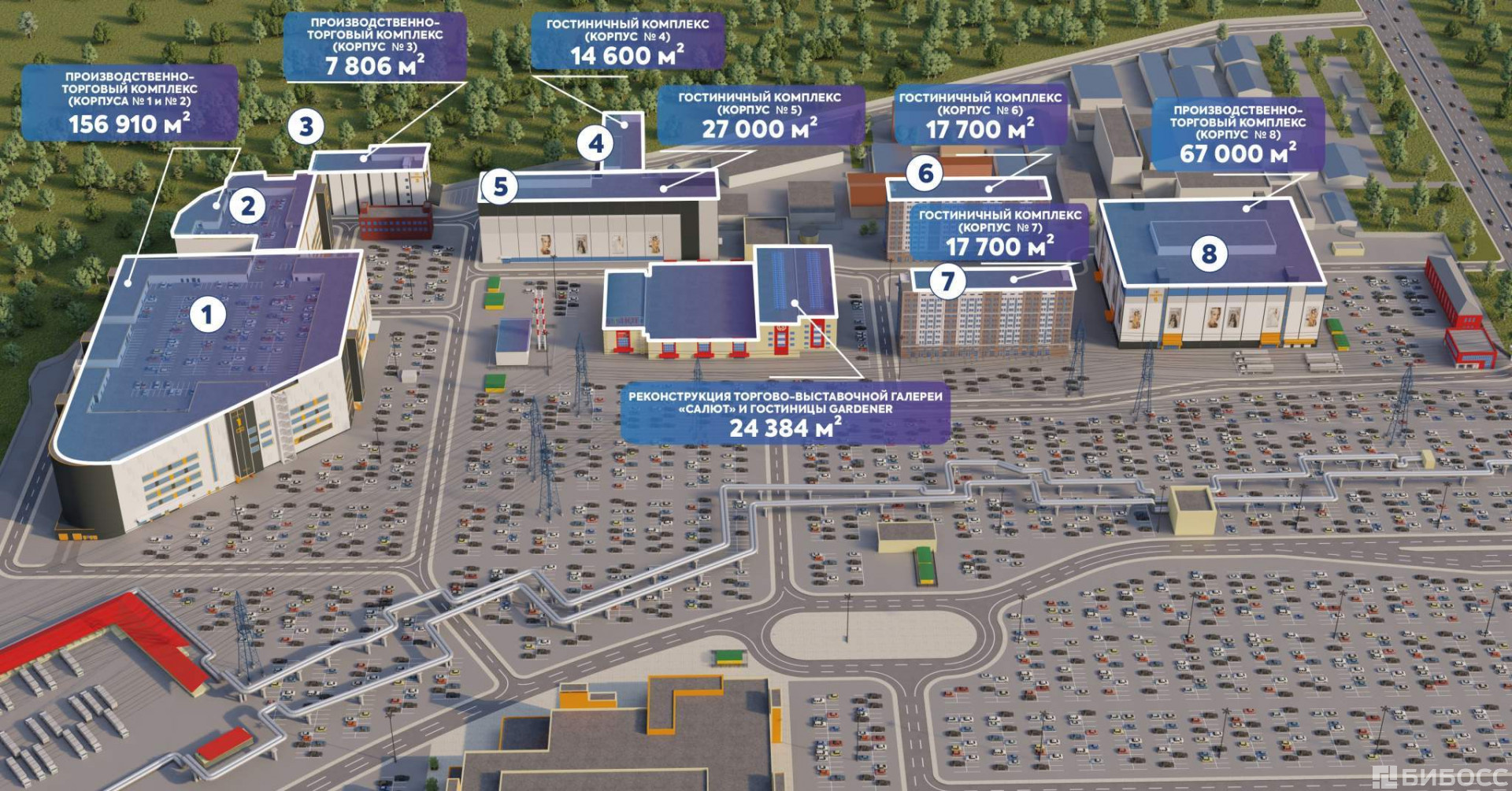The width and height of the screenshot is (1512, 791).
Task: Pick the number 6 map marker
Action: (925, 173)
